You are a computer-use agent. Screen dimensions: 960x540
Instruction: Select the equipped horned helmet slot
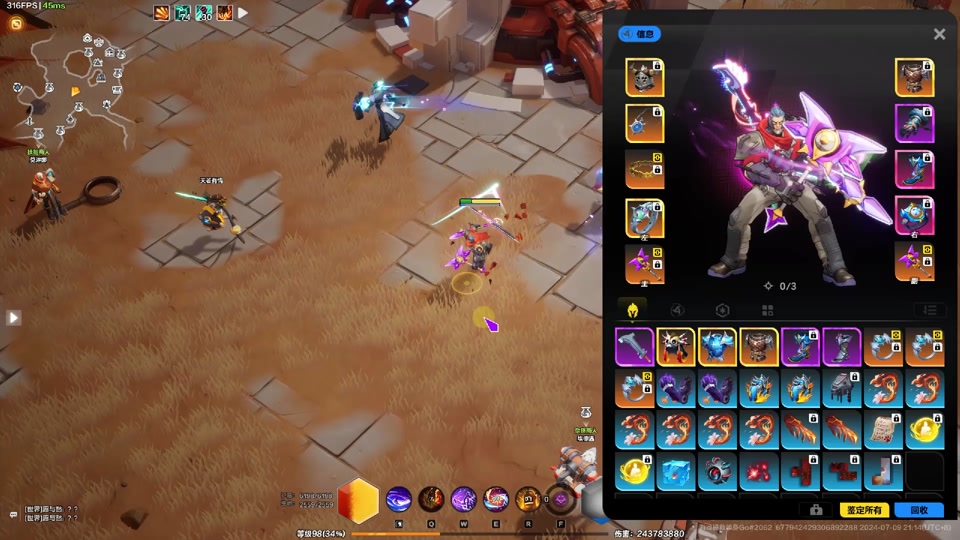[x=645, y=78]
